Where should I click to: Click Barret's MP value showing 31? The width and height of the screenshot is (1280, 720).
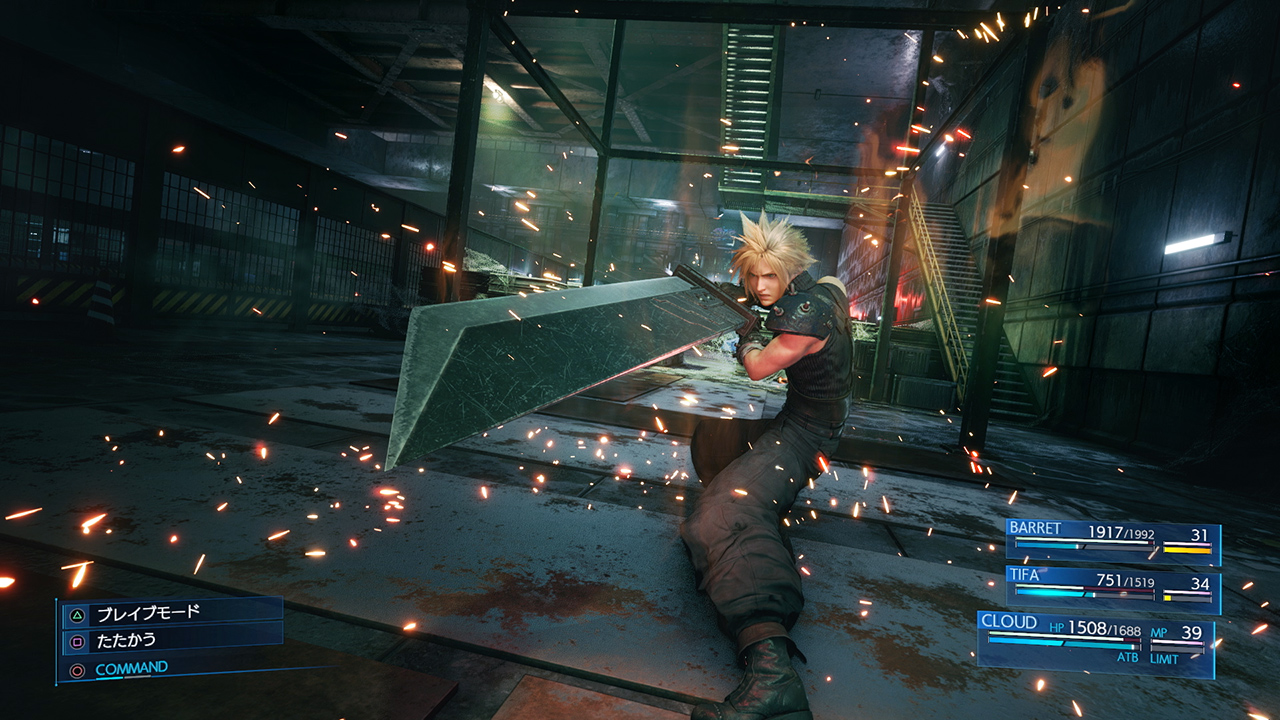(x=1198, y=534)
